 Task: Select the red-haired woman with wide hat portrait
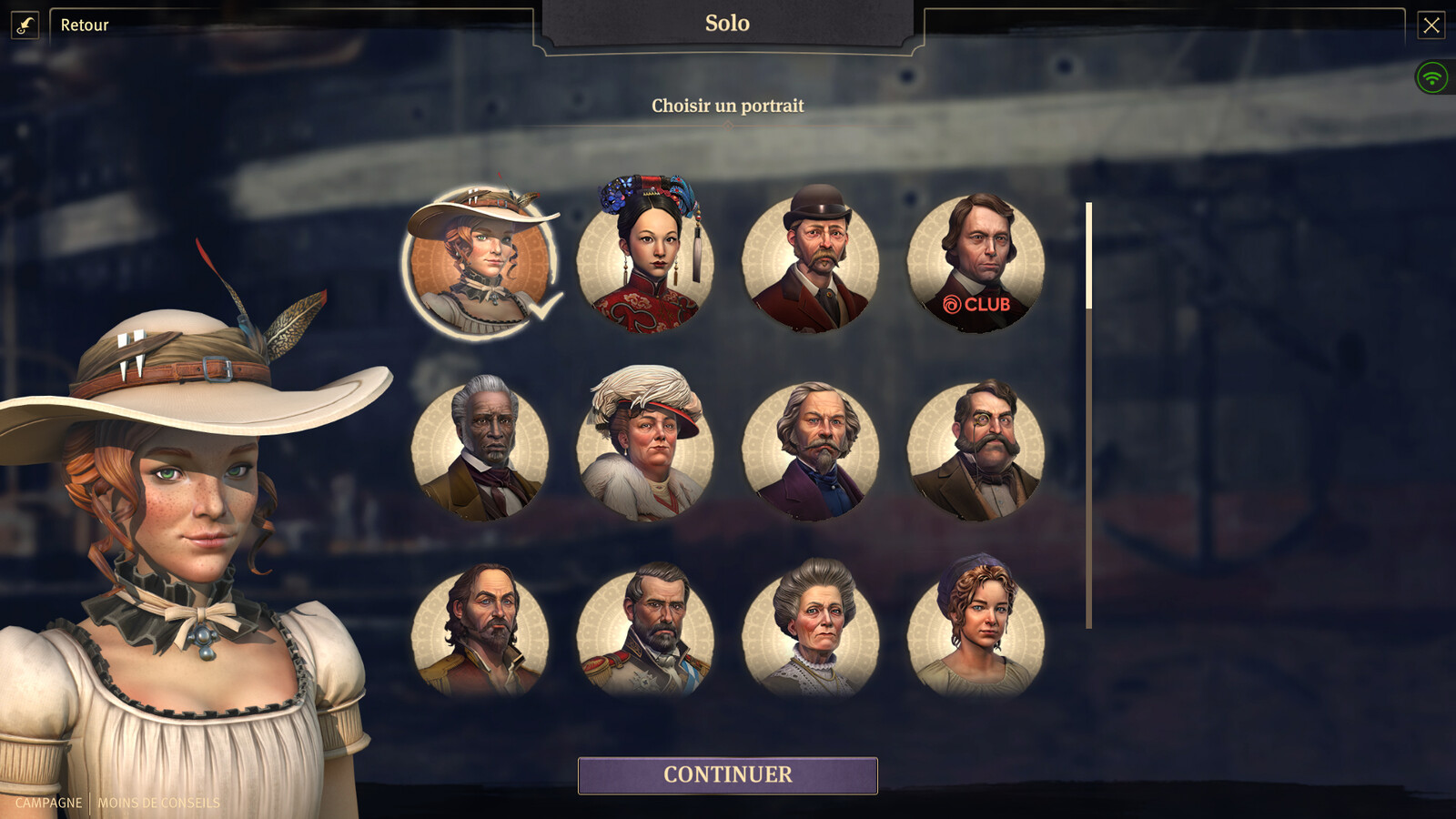480,264
